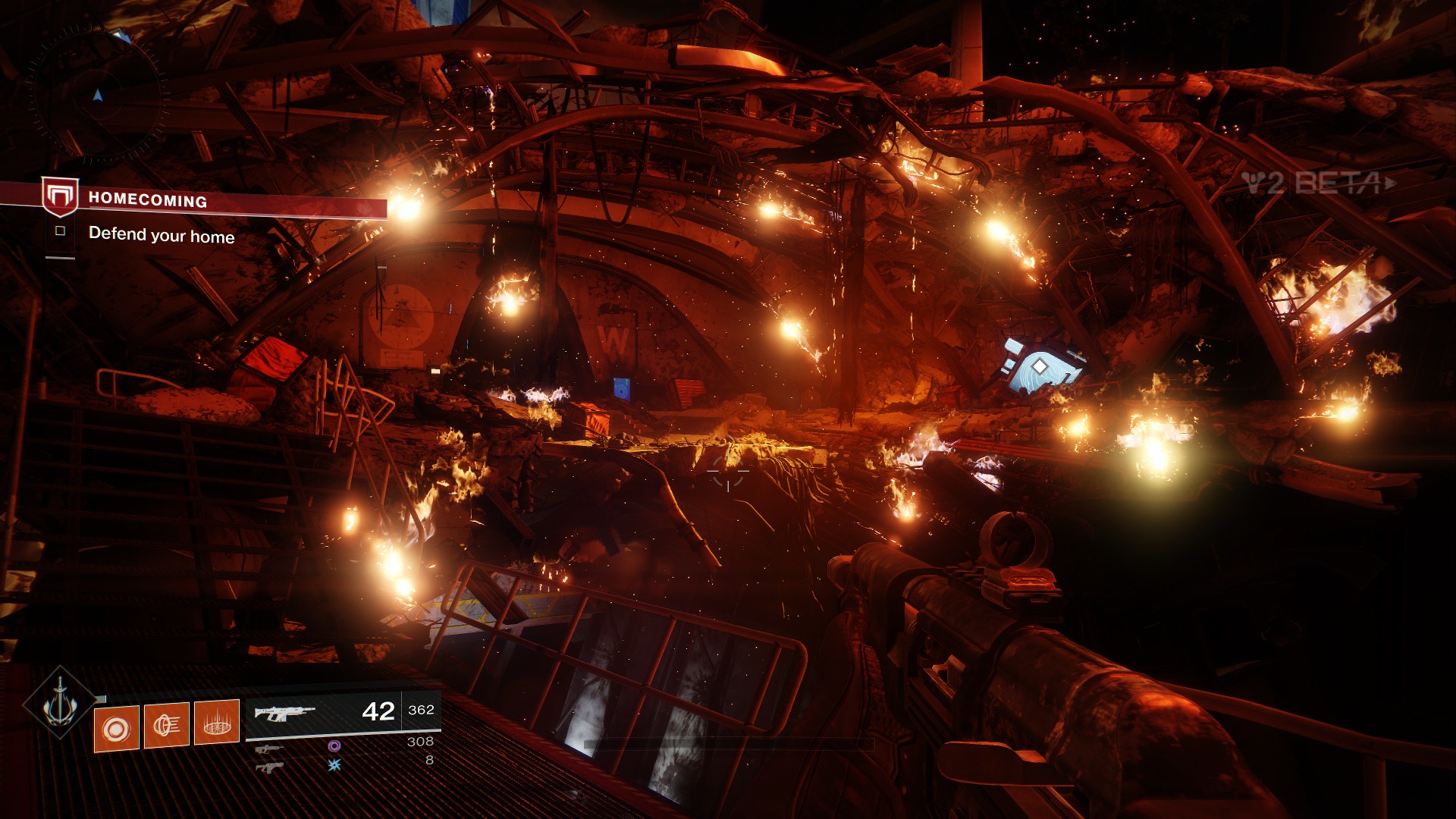1456x819 pixels.
Task: Select the diamond objective waypoint marker
Action: (1040, 367)
